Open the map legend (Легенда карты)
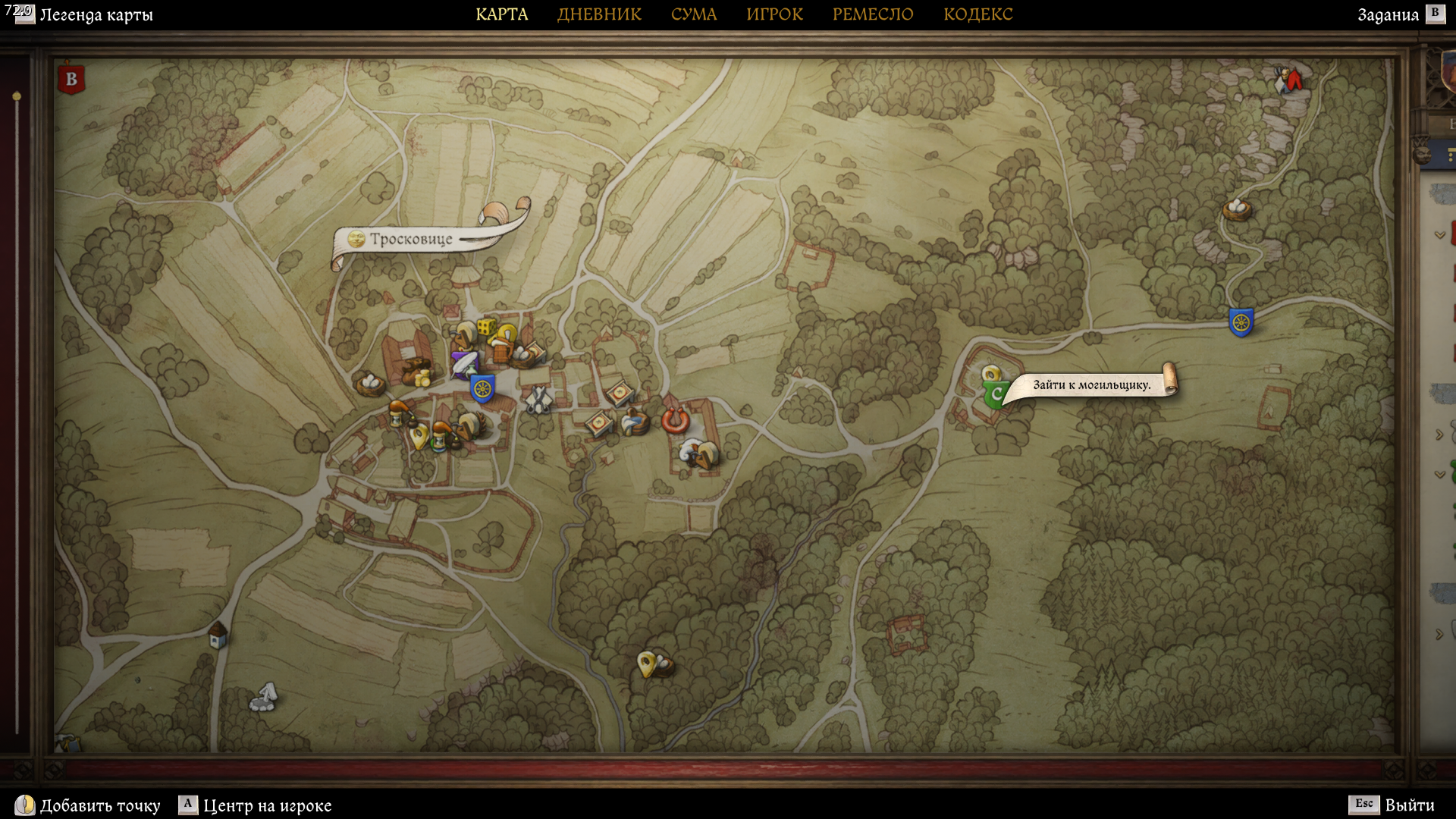 [x=96, y=15]
